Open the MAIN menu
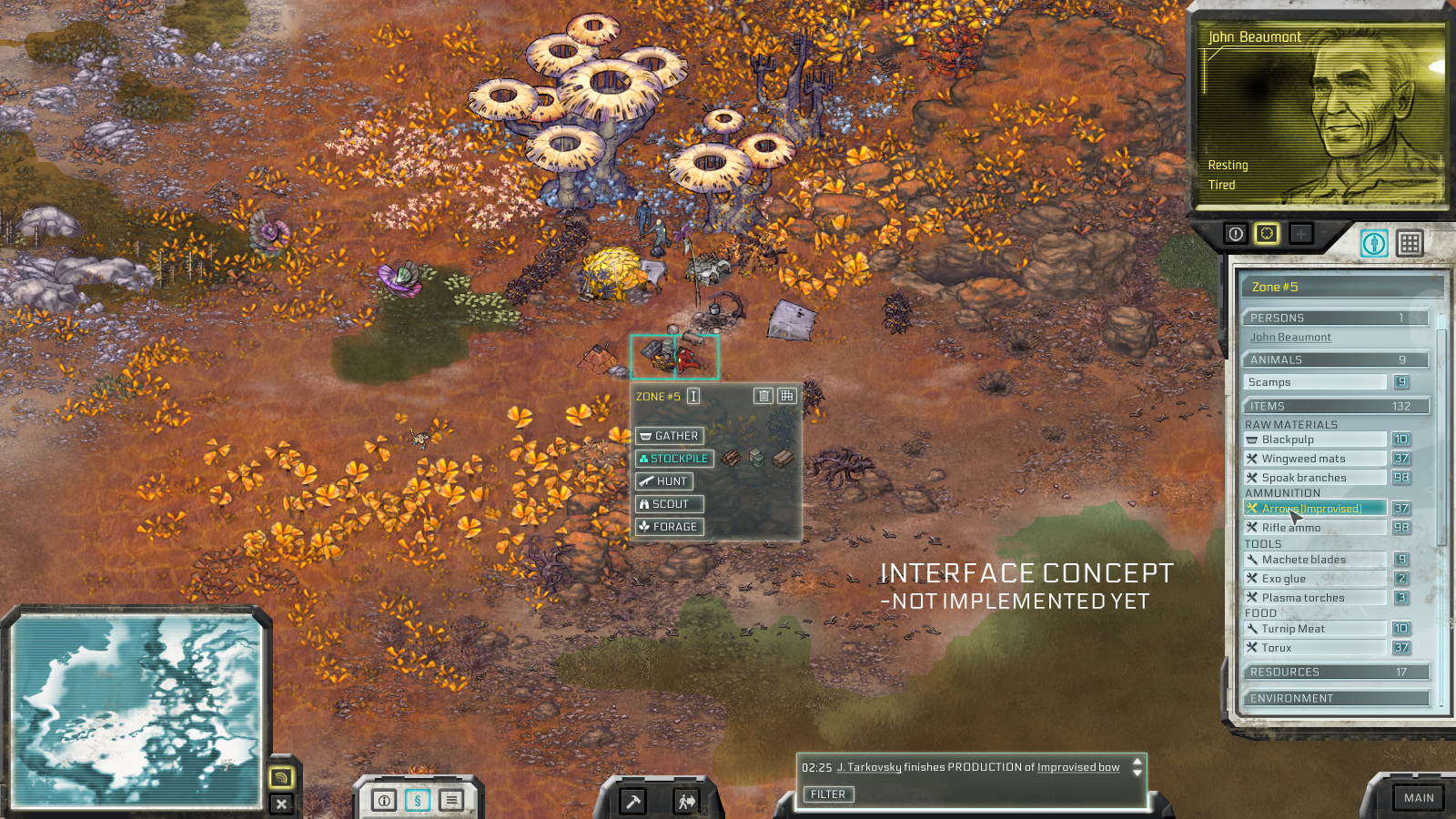 click(1418, 798)
